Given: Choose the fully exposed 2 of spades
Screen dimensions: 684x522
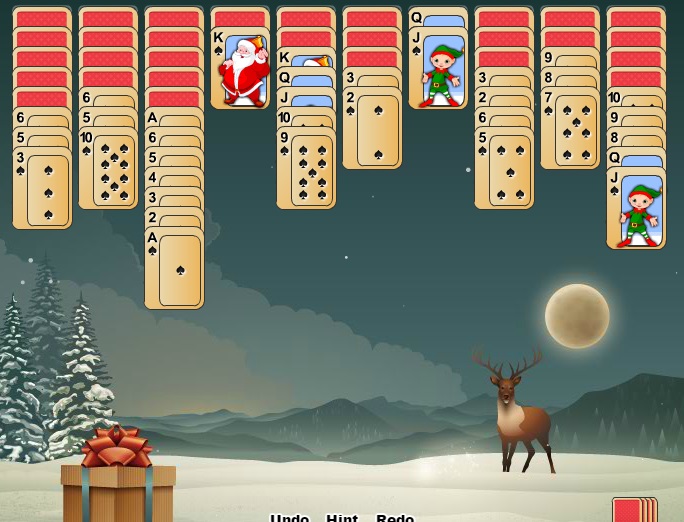Looking at the screenshot, I should coord(372,129).
